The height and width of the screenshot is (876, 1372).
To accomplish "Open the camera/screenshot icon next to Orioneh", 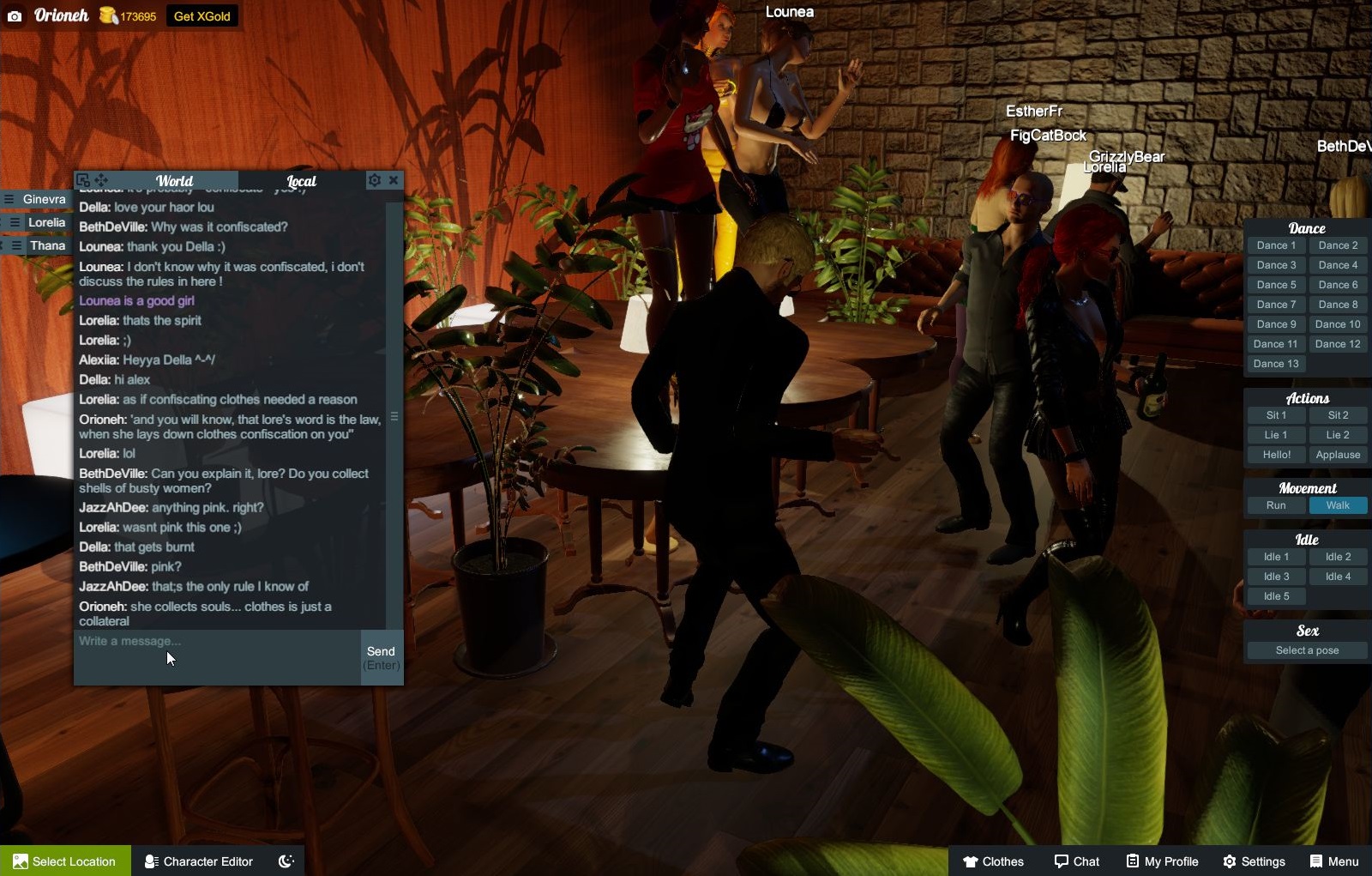I will coord(14,15).
